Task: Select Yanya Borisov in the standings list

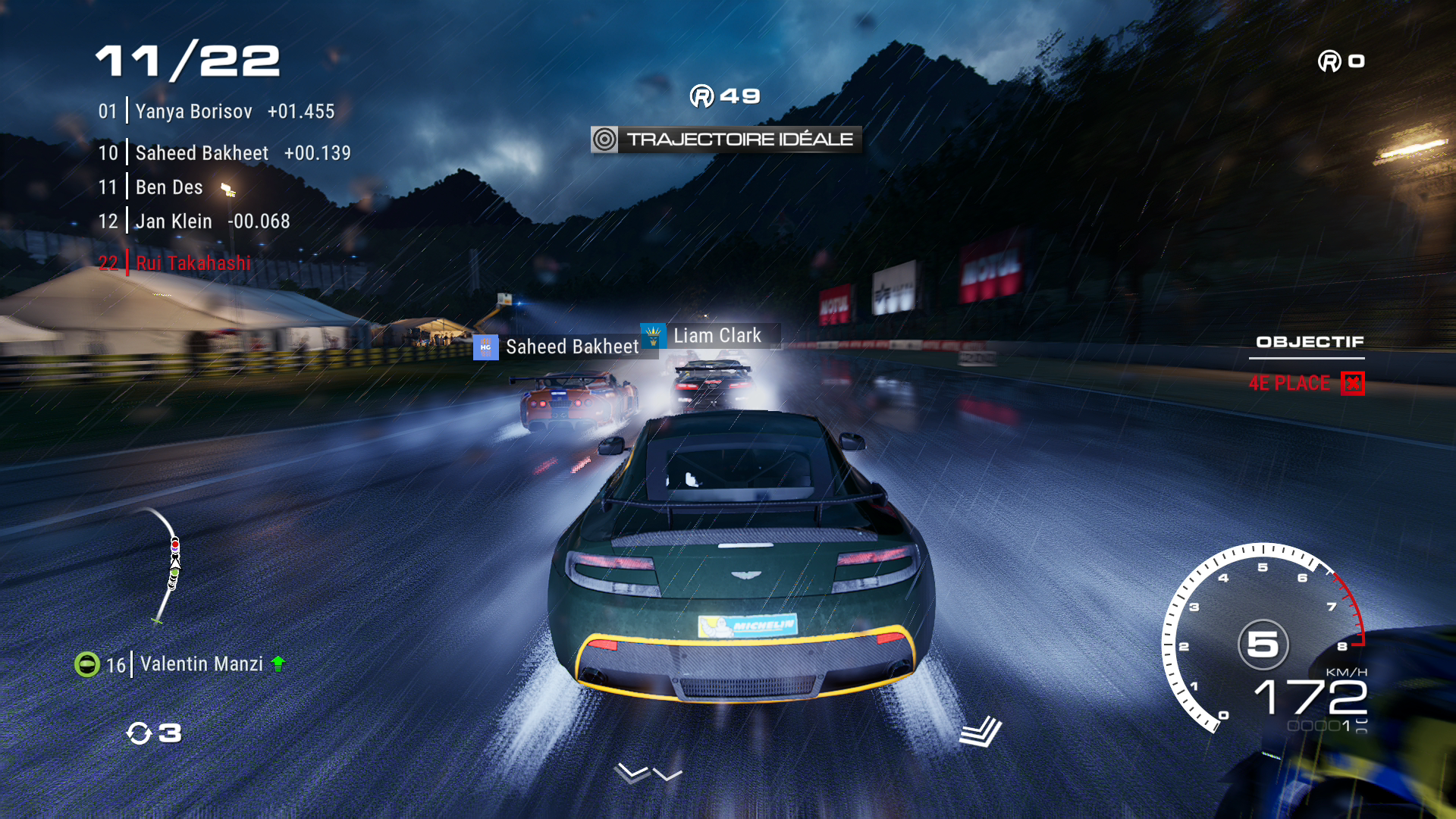Action: [x=216, y=111]
